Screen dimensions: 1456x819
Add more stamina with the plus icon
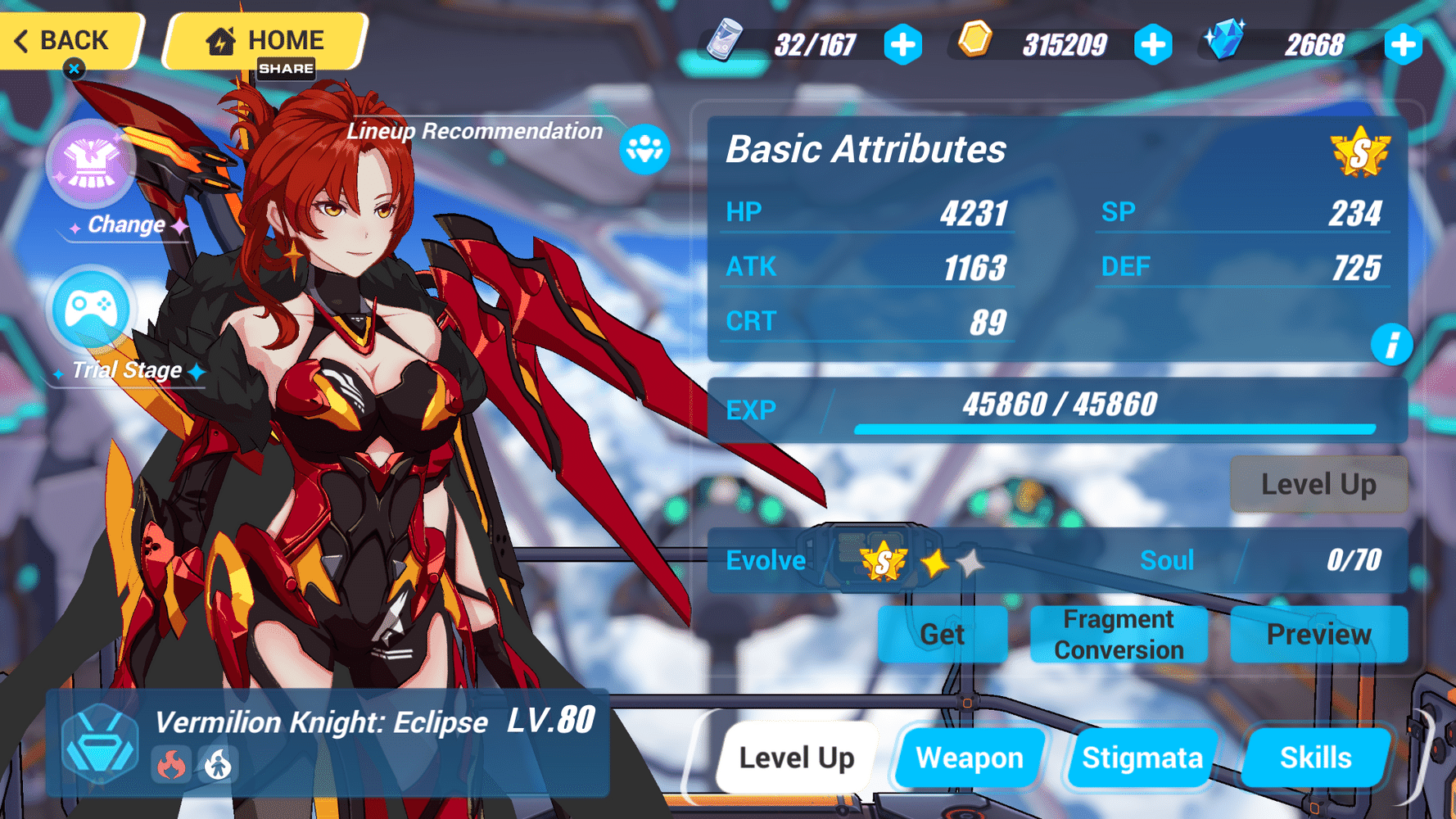[x=902, y=47]
